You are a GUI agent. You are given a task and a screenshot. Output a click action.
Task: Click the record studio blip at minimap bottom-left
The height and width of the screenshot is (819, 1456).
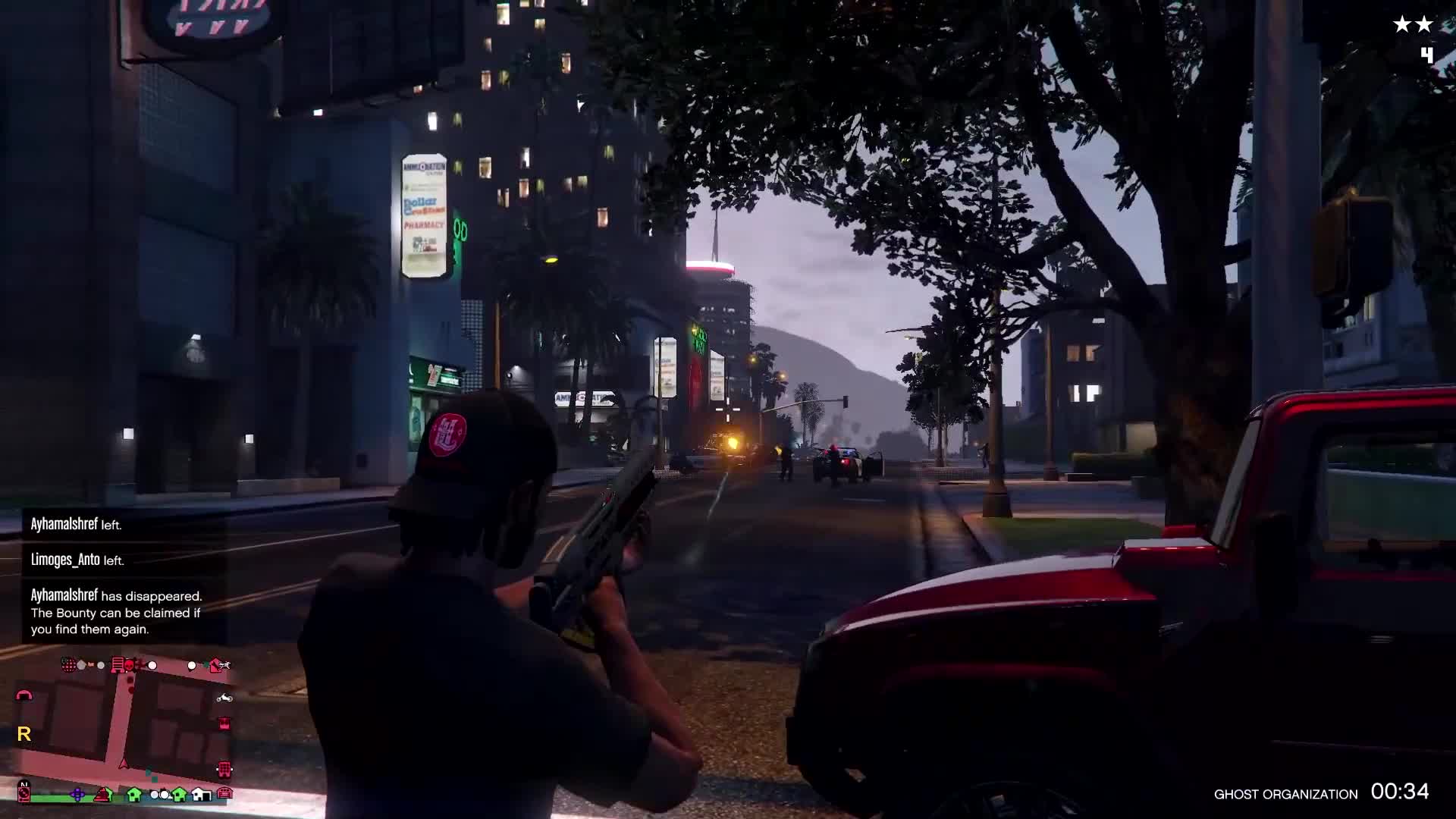coord(24,792)
